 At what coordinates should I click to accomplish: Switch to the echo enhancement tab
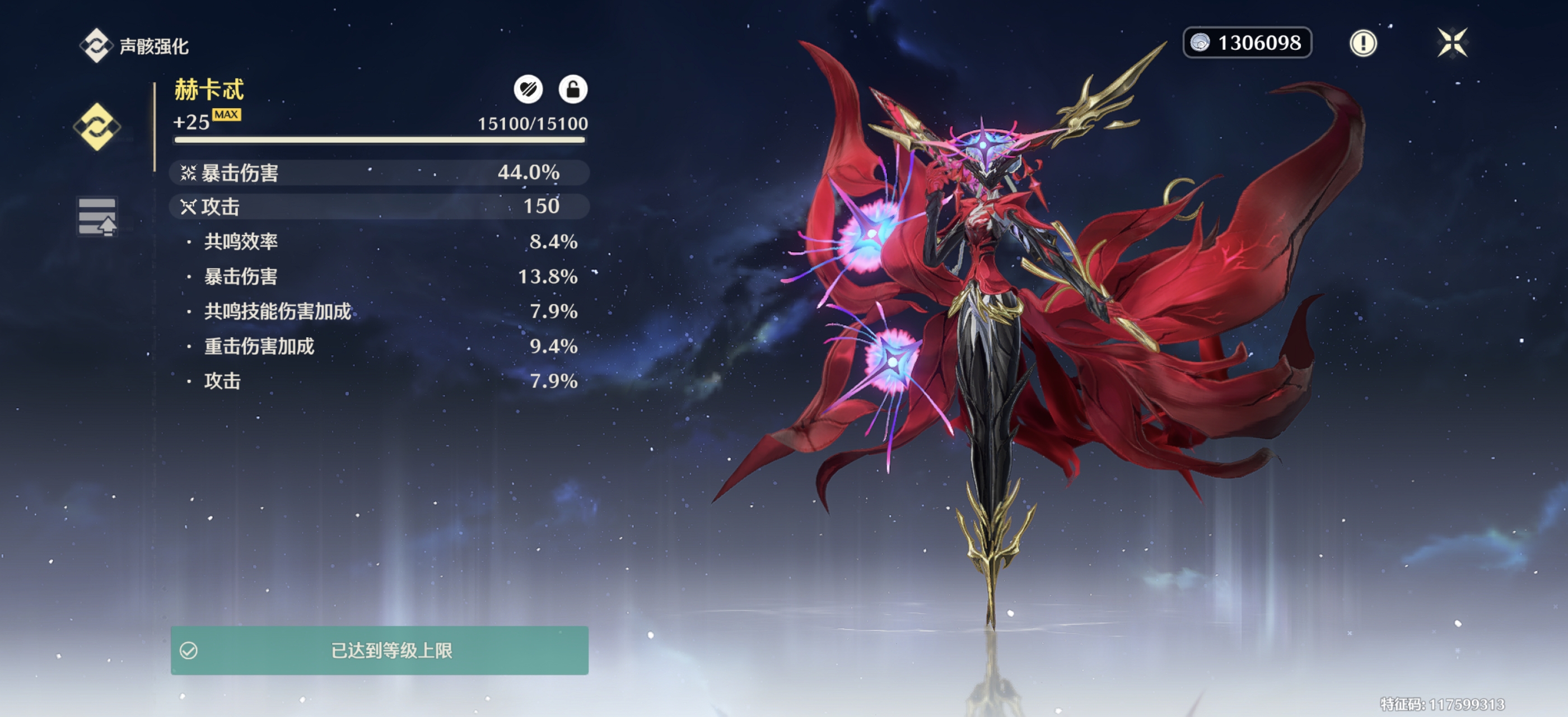(97, 127)
